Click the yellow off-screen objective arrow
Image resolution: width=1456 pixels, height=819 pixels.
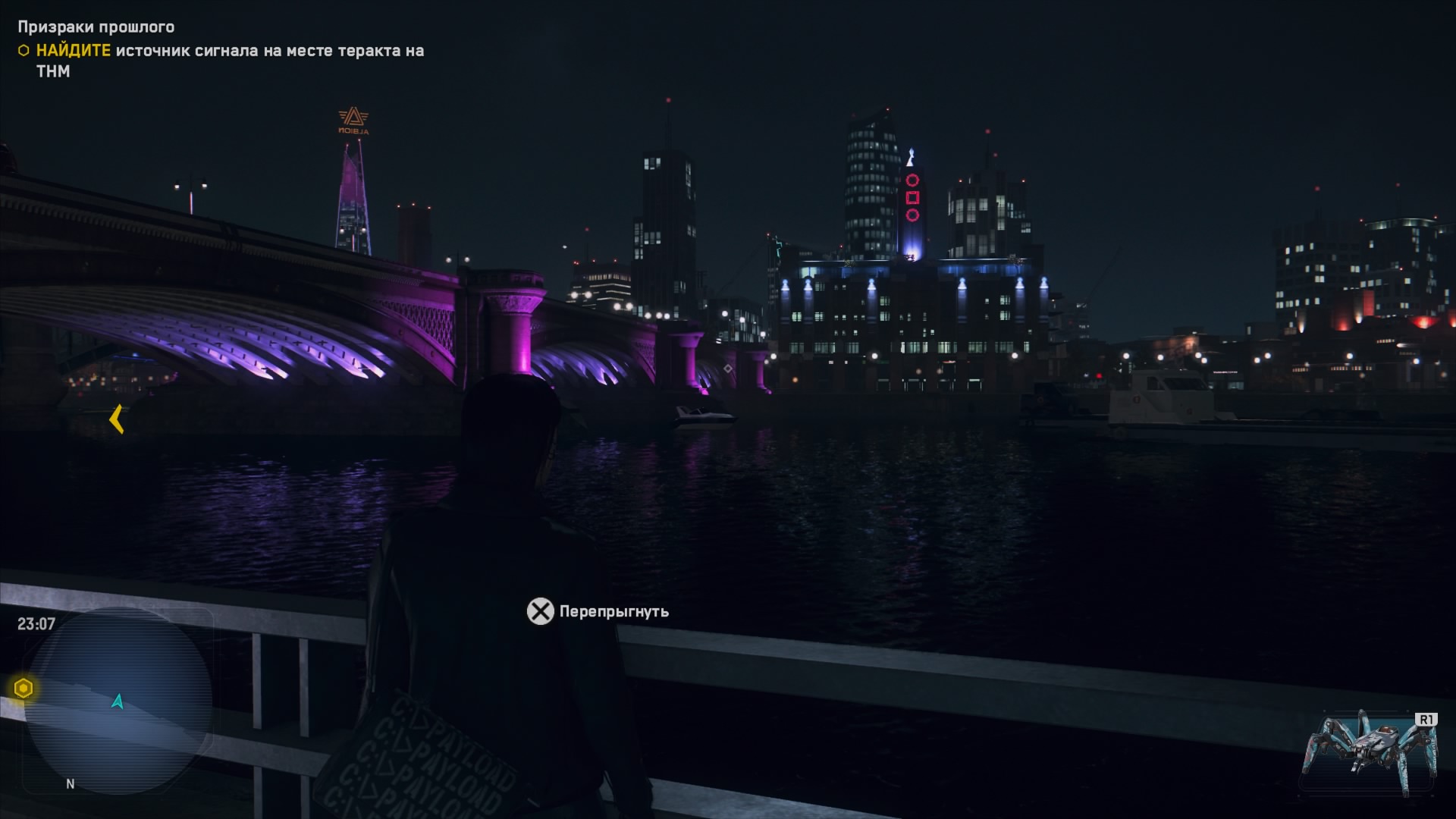pyautogui.click(x=117, y=419)
